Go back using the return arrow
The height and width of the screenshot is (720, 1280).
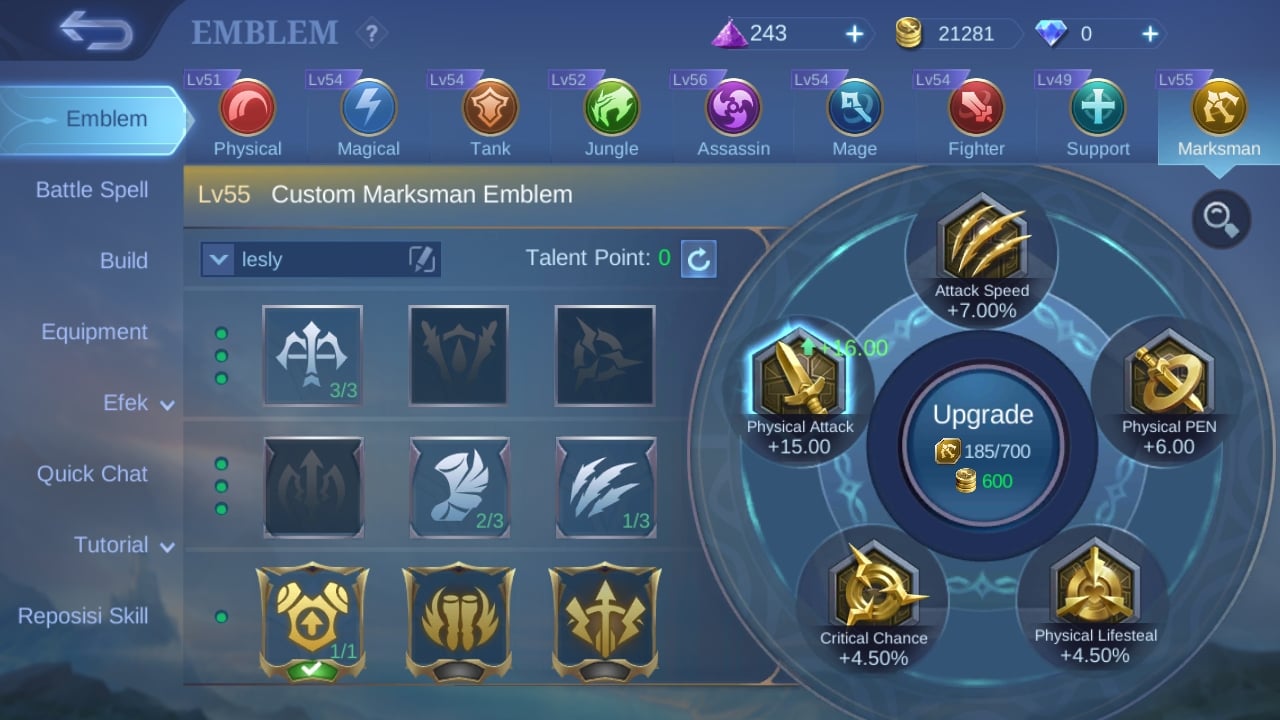pyautogui.click(x=96, y=32)
